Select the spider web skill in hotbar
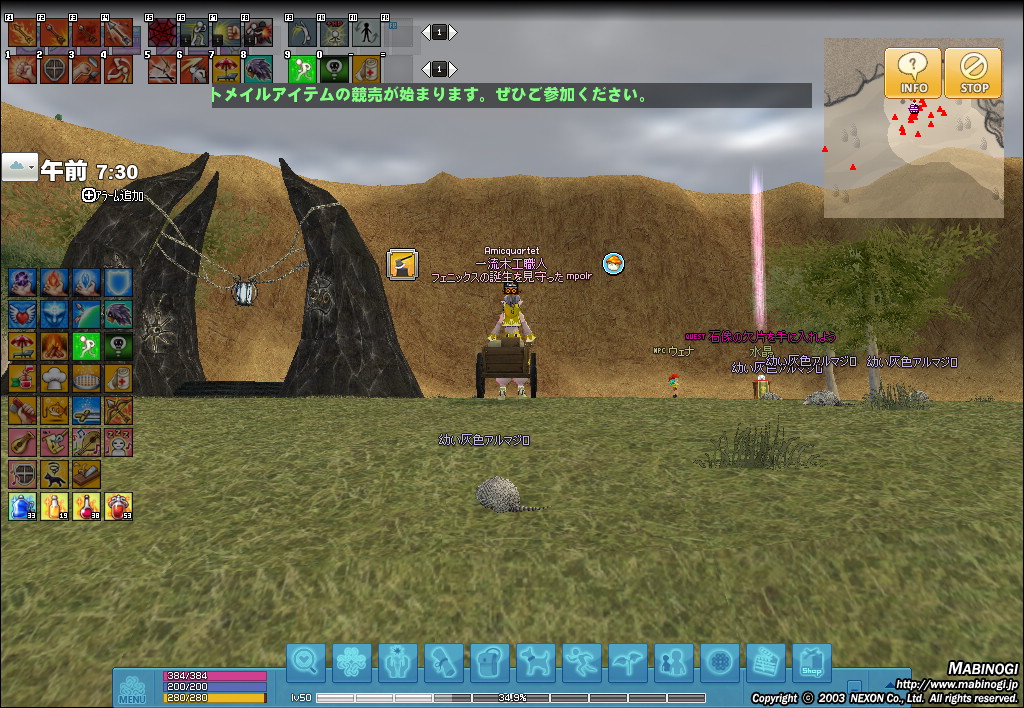Viewport: 1024px width, 708px height. click(163, 34)
